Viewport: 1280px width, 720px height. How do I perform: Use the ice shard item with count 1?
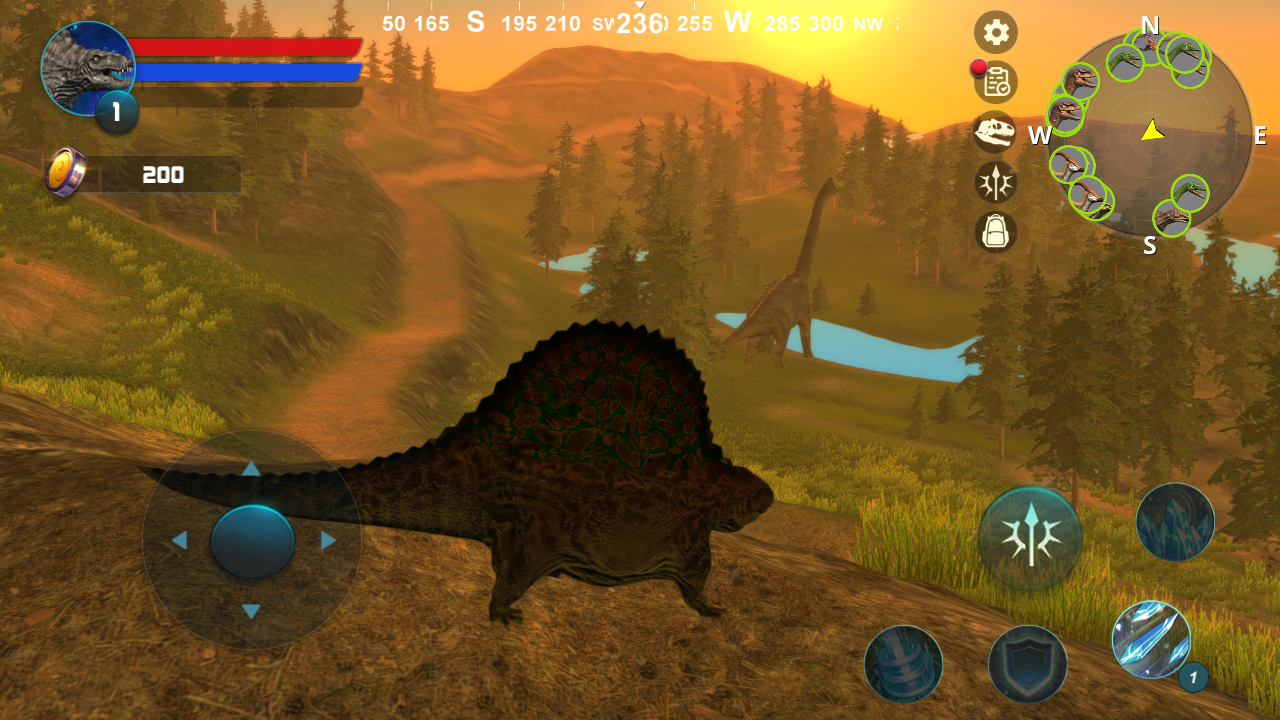pyautogui.click(x=1152, y=638)
